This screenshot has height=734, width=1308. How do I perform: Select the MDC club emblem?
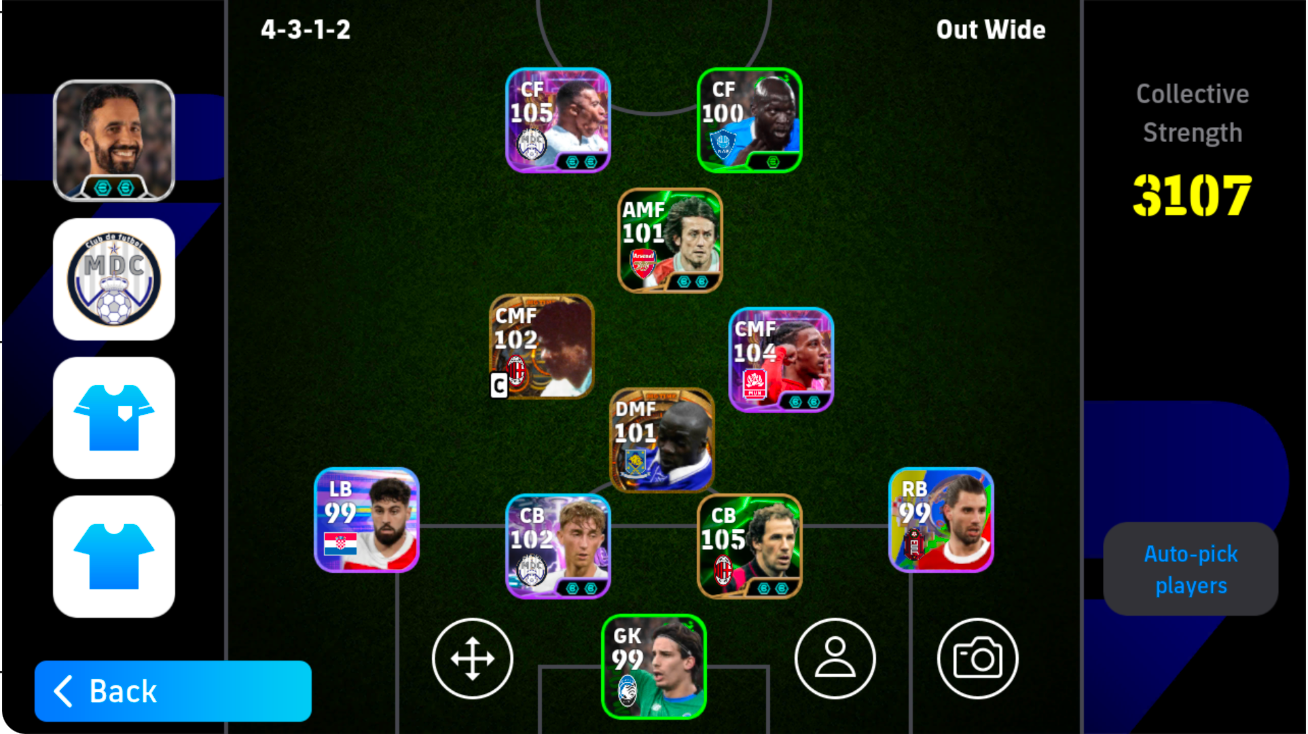[x=113, y=278]
